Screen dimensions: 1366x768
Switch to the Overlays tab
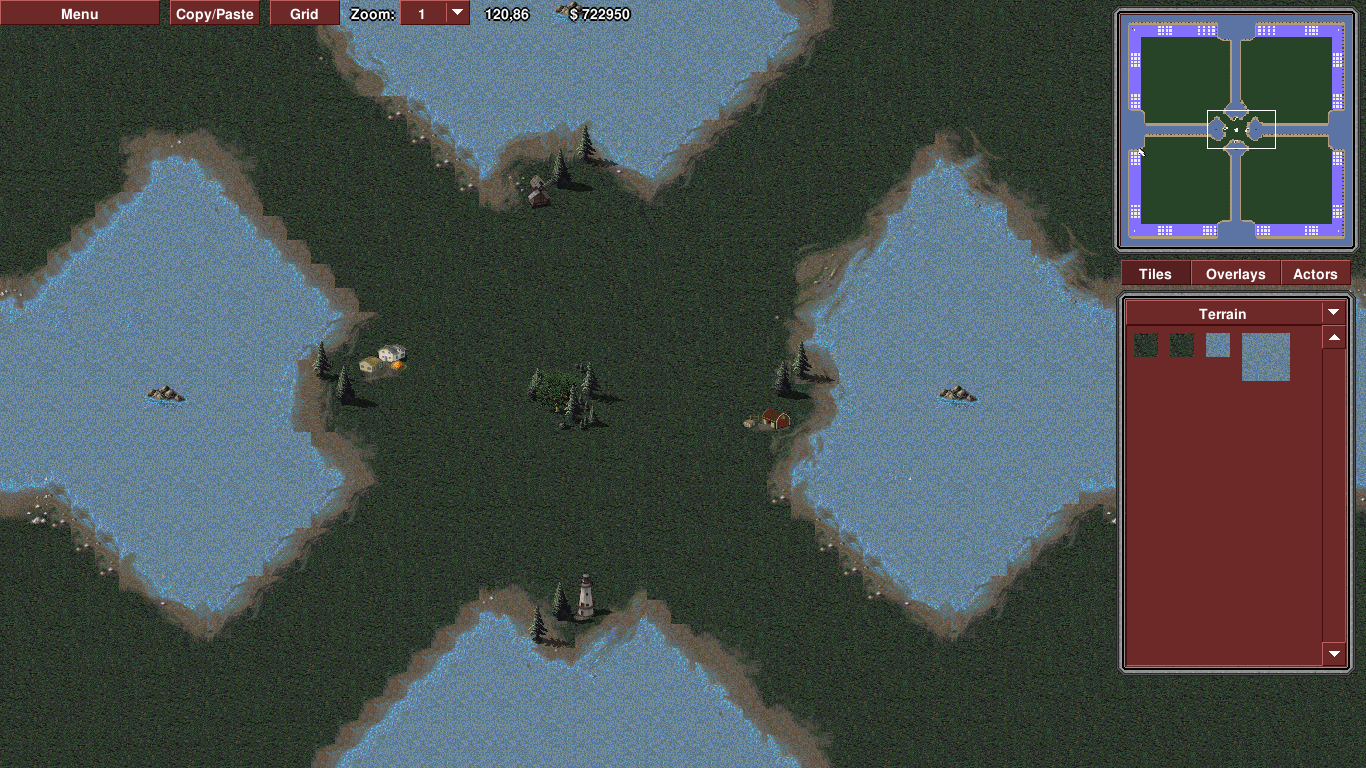(x=1235, y=274)
